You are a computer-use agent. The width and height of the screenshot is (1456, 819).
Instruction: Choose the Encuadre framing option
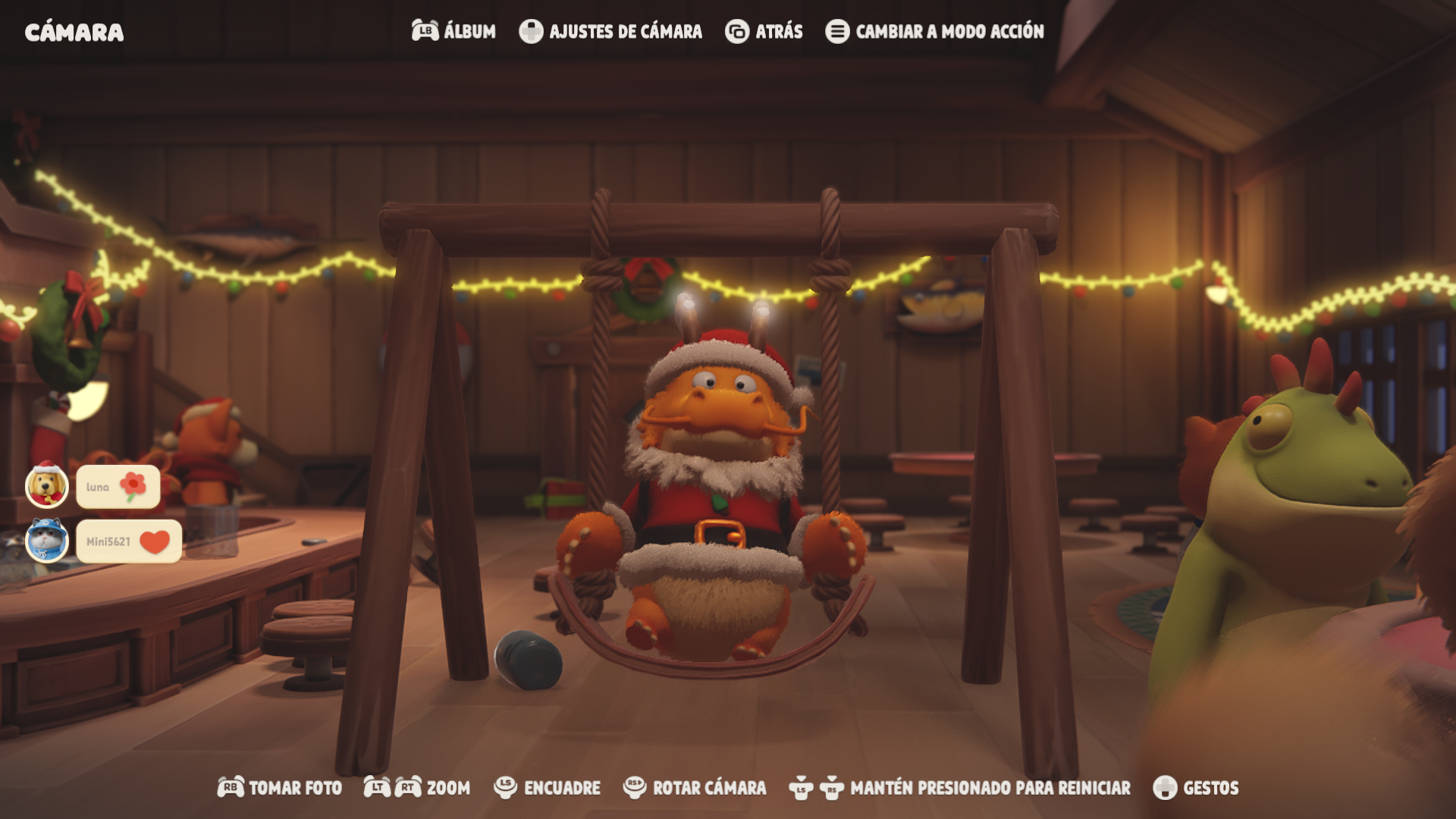[548, 788]
